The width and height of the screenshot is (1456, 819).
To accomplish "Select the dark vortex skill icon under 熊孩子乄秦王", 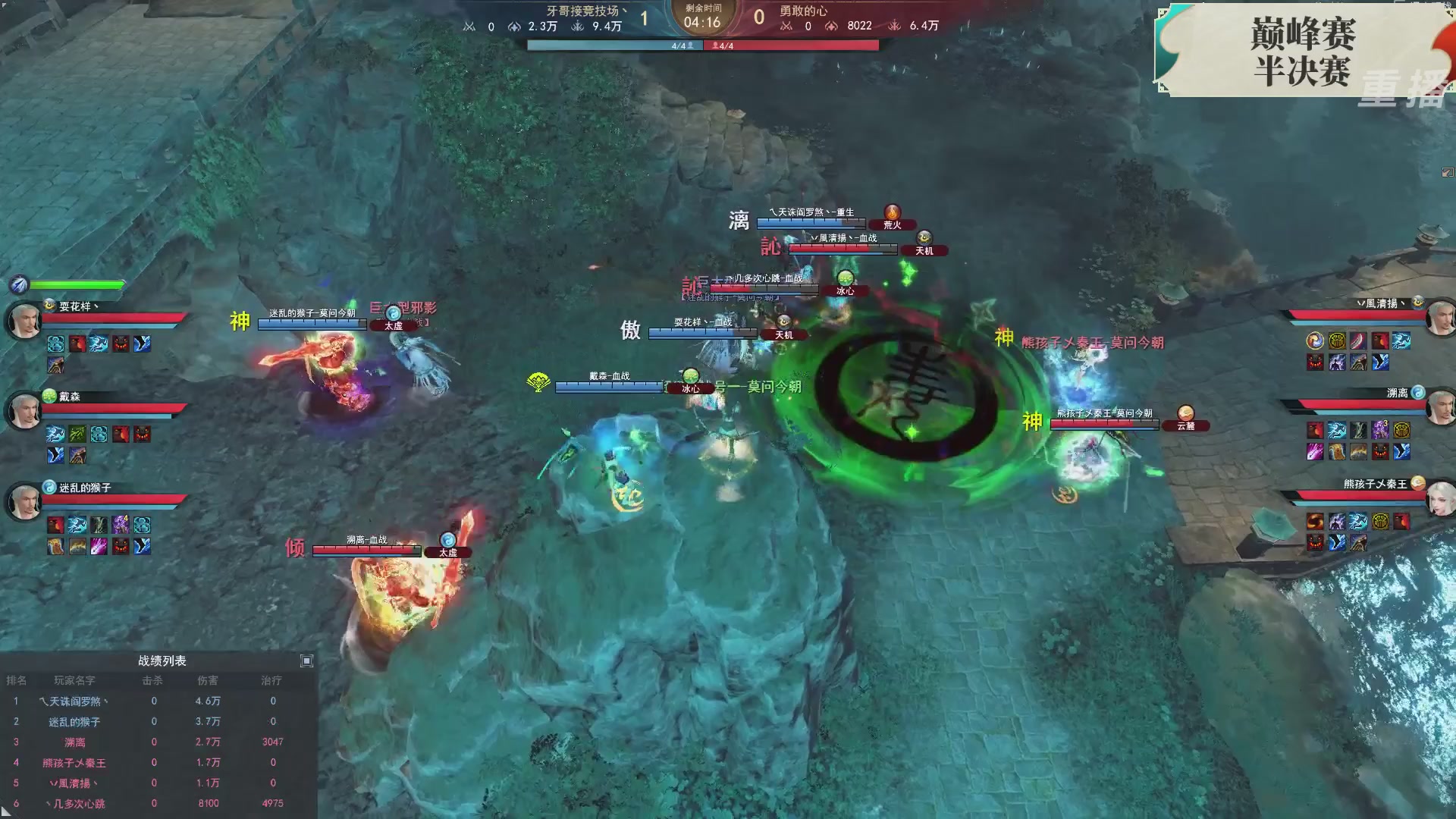I will 1315,521.
